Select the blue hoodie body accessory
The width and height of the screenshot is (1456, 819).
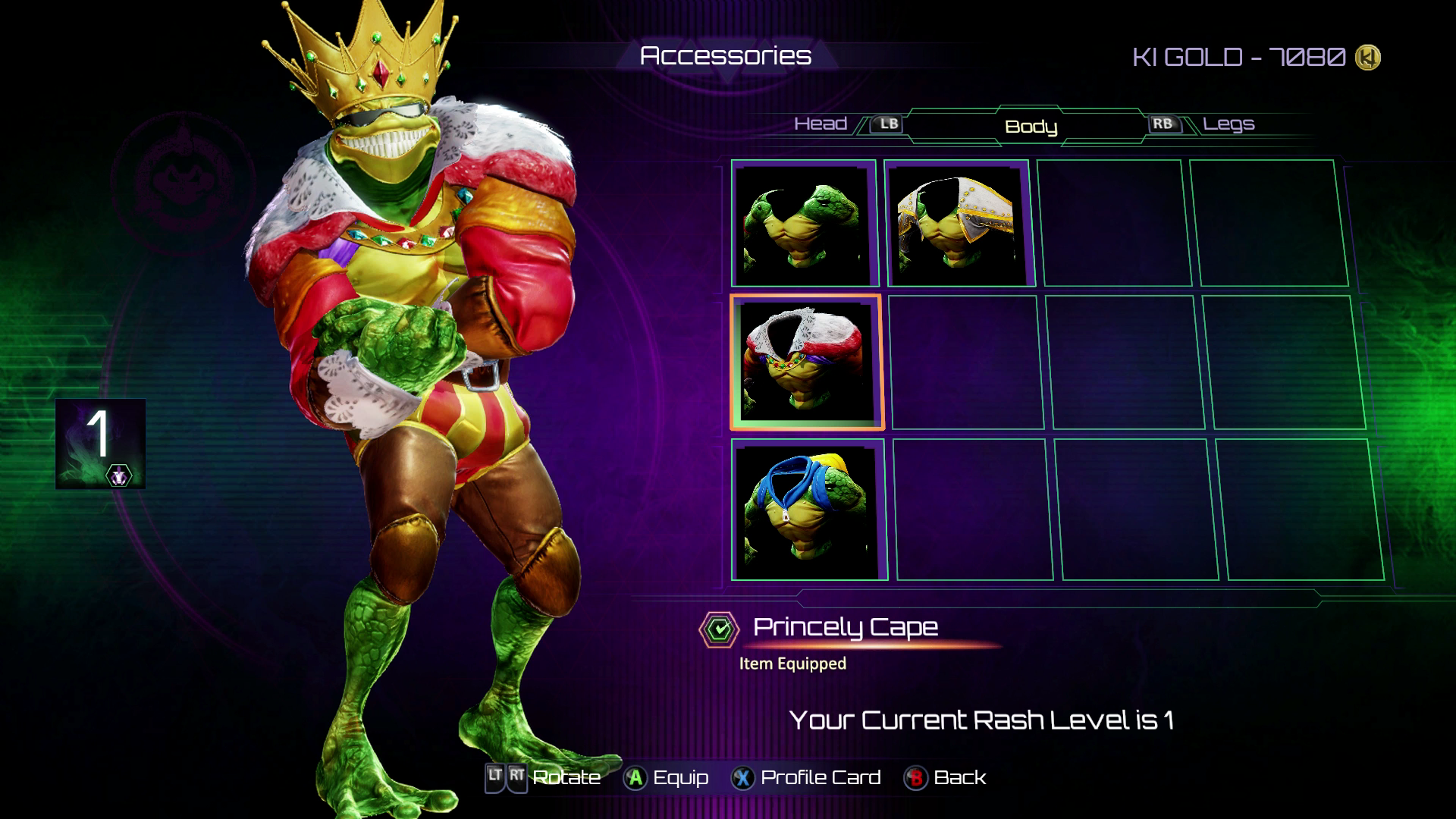coord(808,509)
